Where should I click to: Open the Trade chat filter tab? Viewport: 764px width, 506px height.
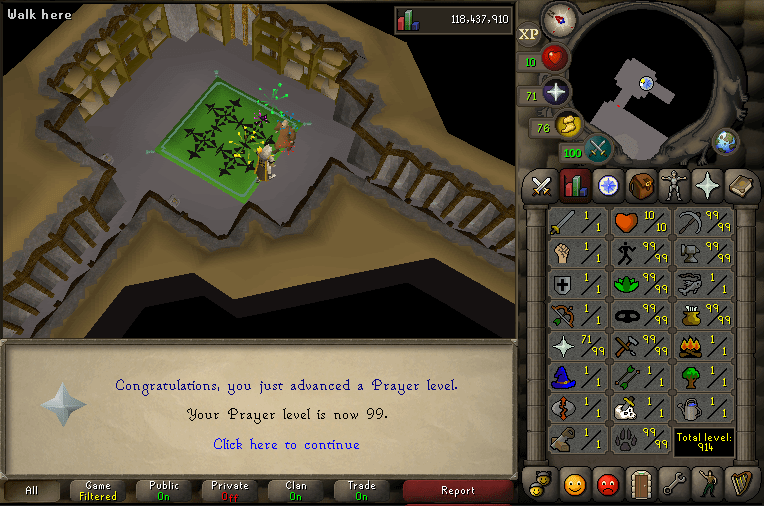point(361,491)
